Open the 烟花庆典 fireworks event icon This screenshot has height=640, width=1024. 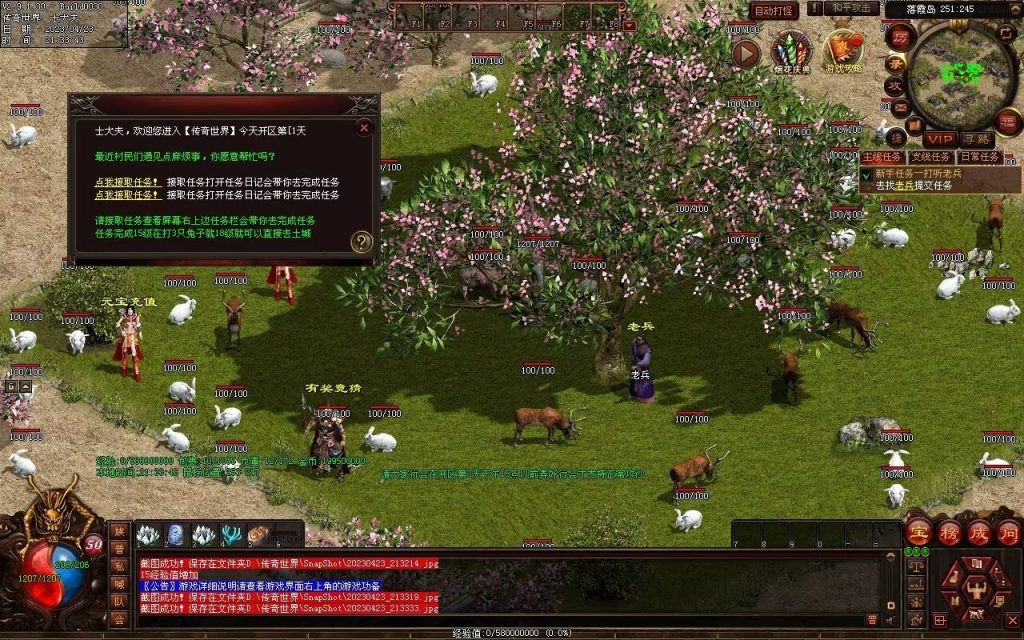(790, 51)
